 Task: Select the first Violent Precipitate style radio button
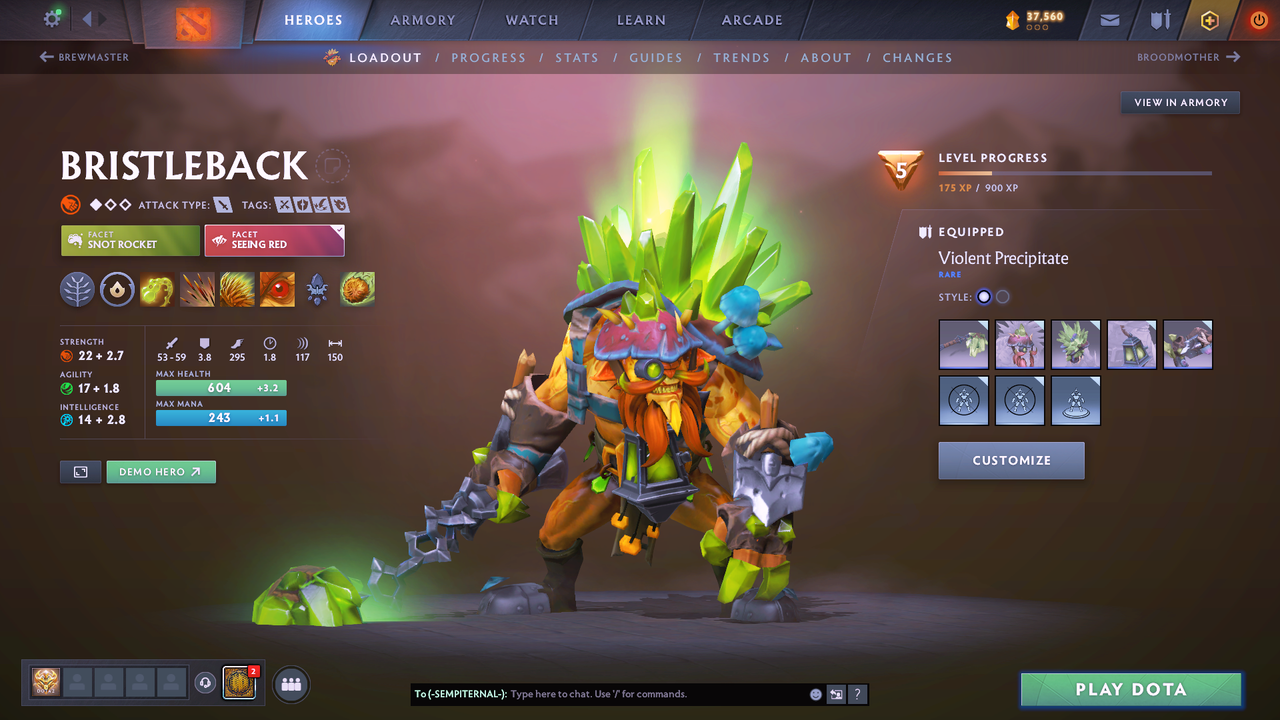pos(982,296)
